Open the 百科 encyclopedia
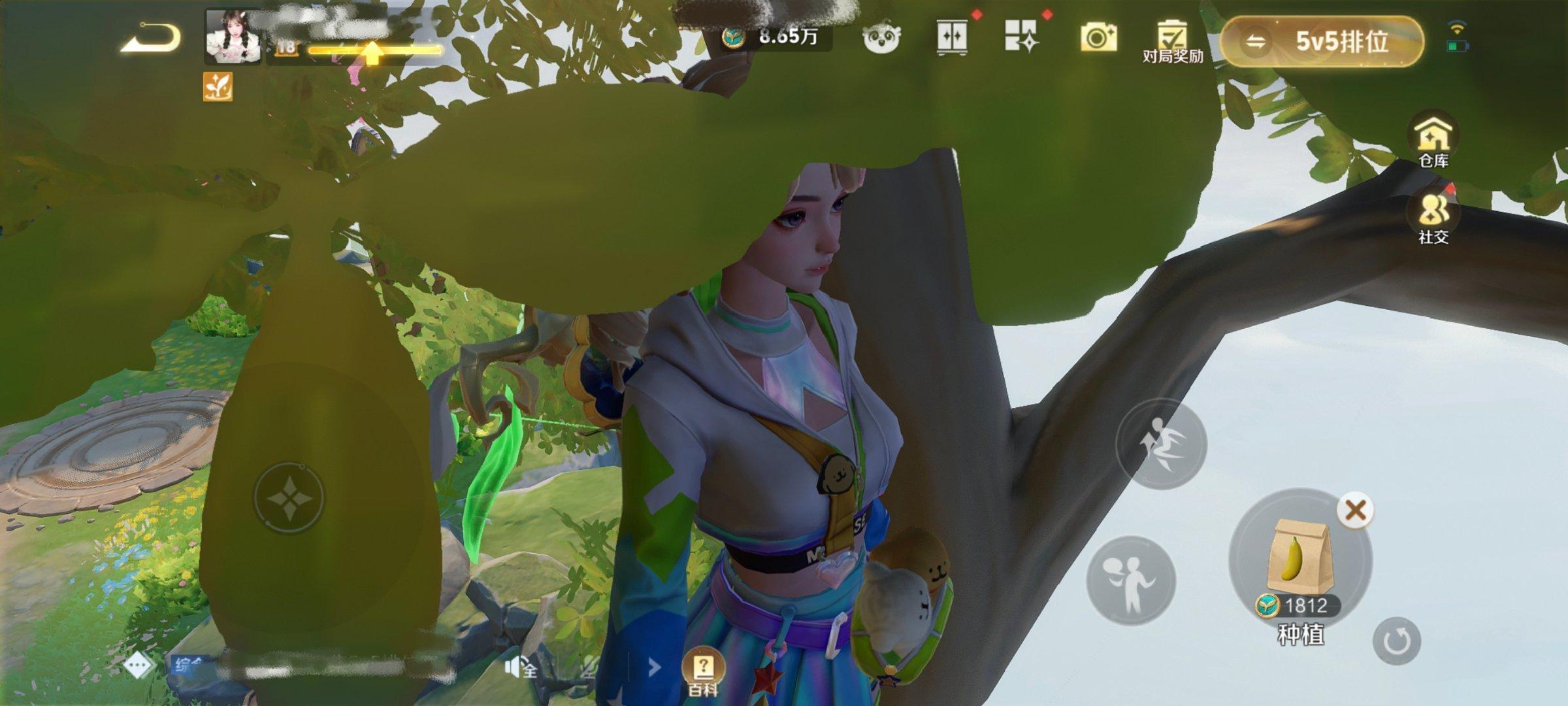 point(703,672)
